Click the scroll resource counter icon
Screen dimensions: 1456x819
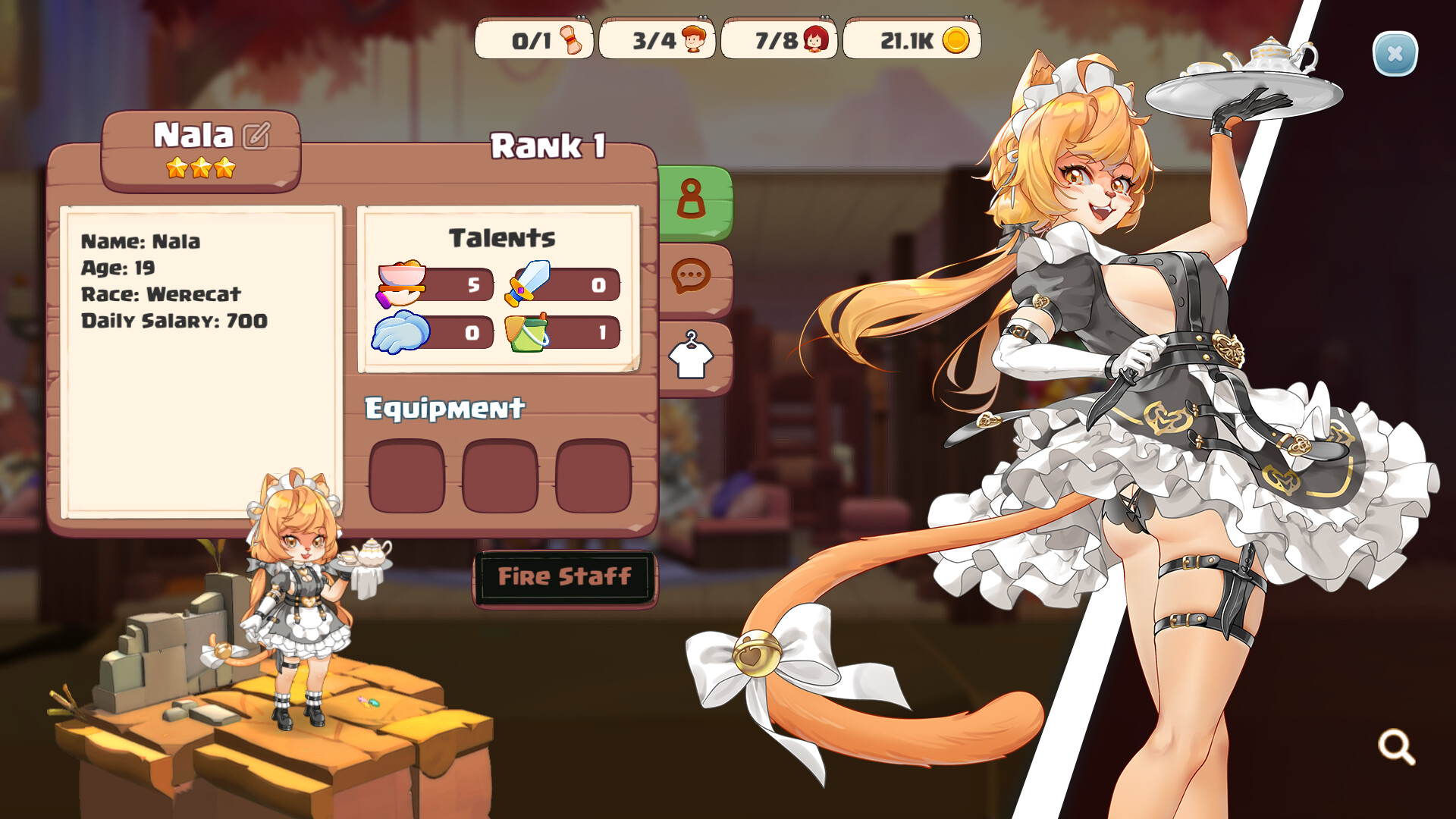573,40
